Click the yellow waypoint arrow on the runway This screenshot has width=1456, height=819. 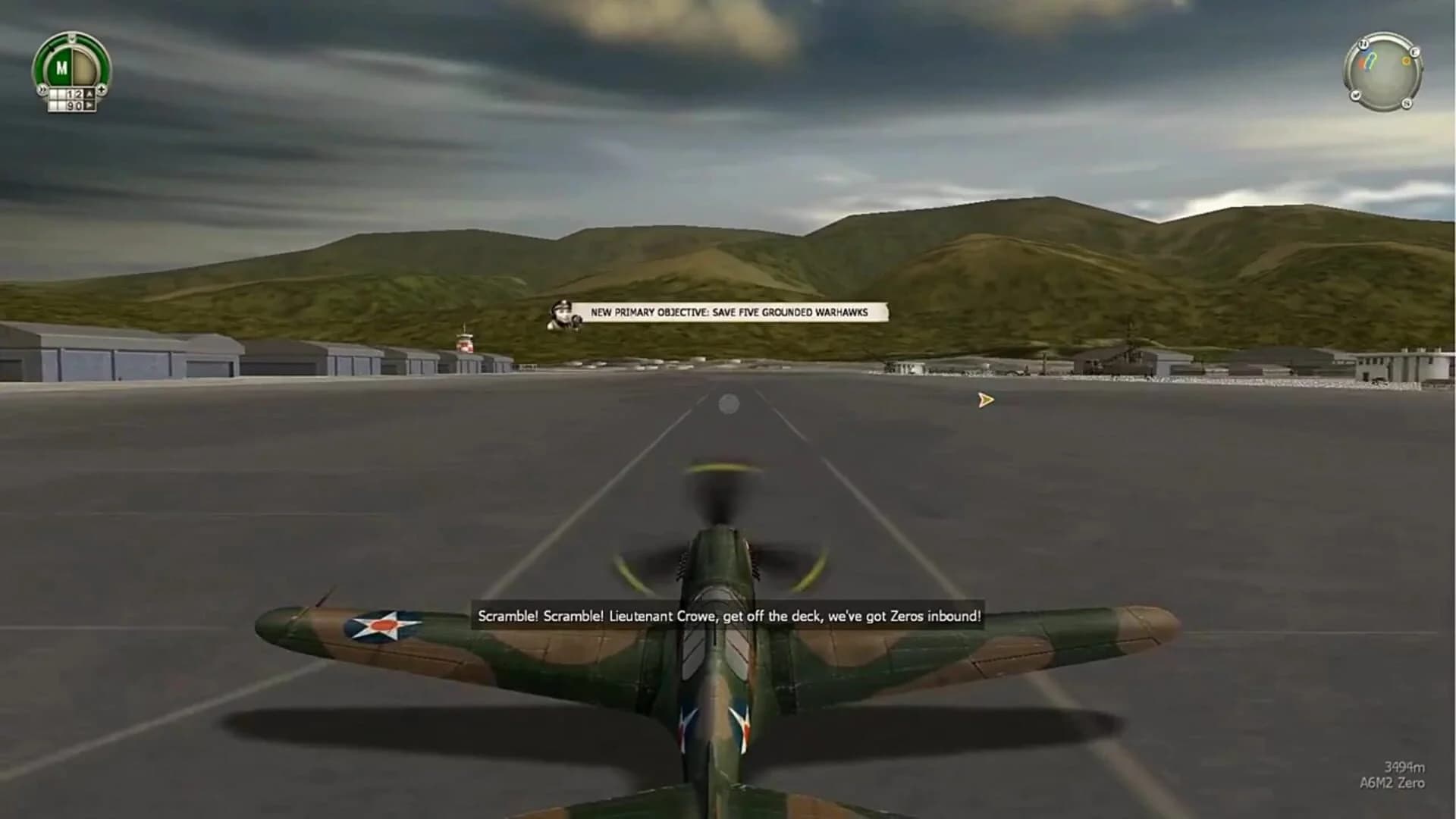pyautogui.click(x=984, y=400)
